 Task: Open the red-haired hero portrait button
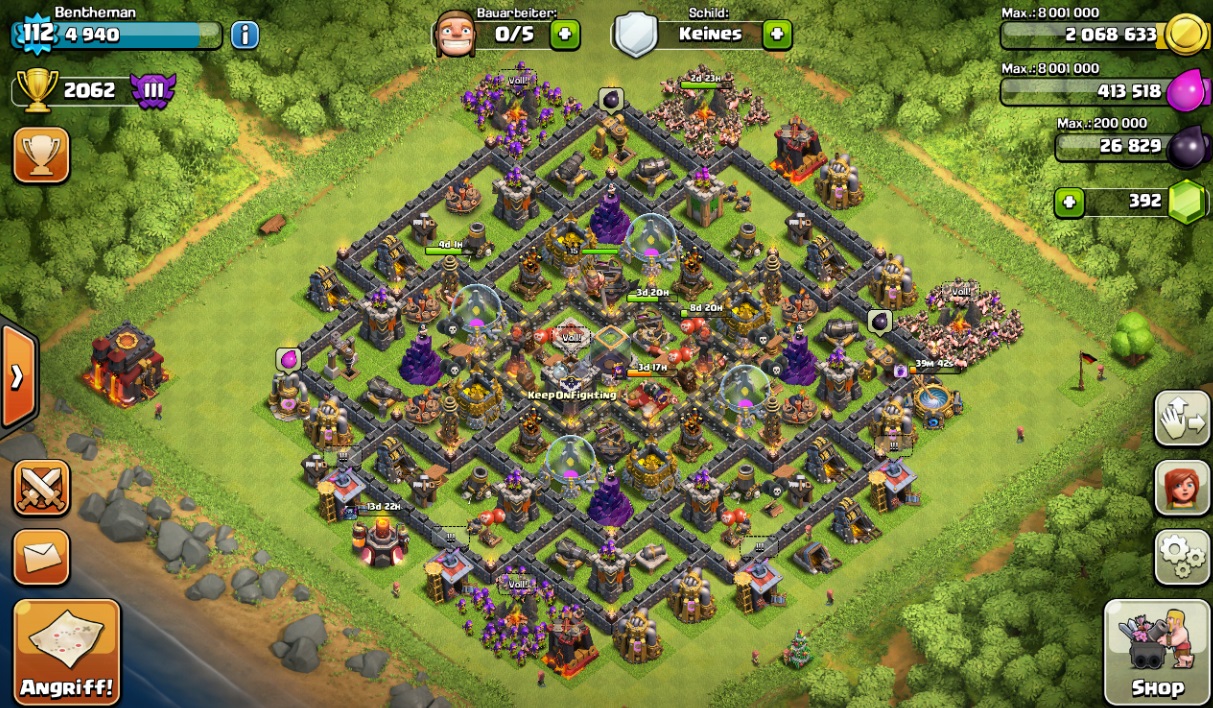tap(1182, 488)
